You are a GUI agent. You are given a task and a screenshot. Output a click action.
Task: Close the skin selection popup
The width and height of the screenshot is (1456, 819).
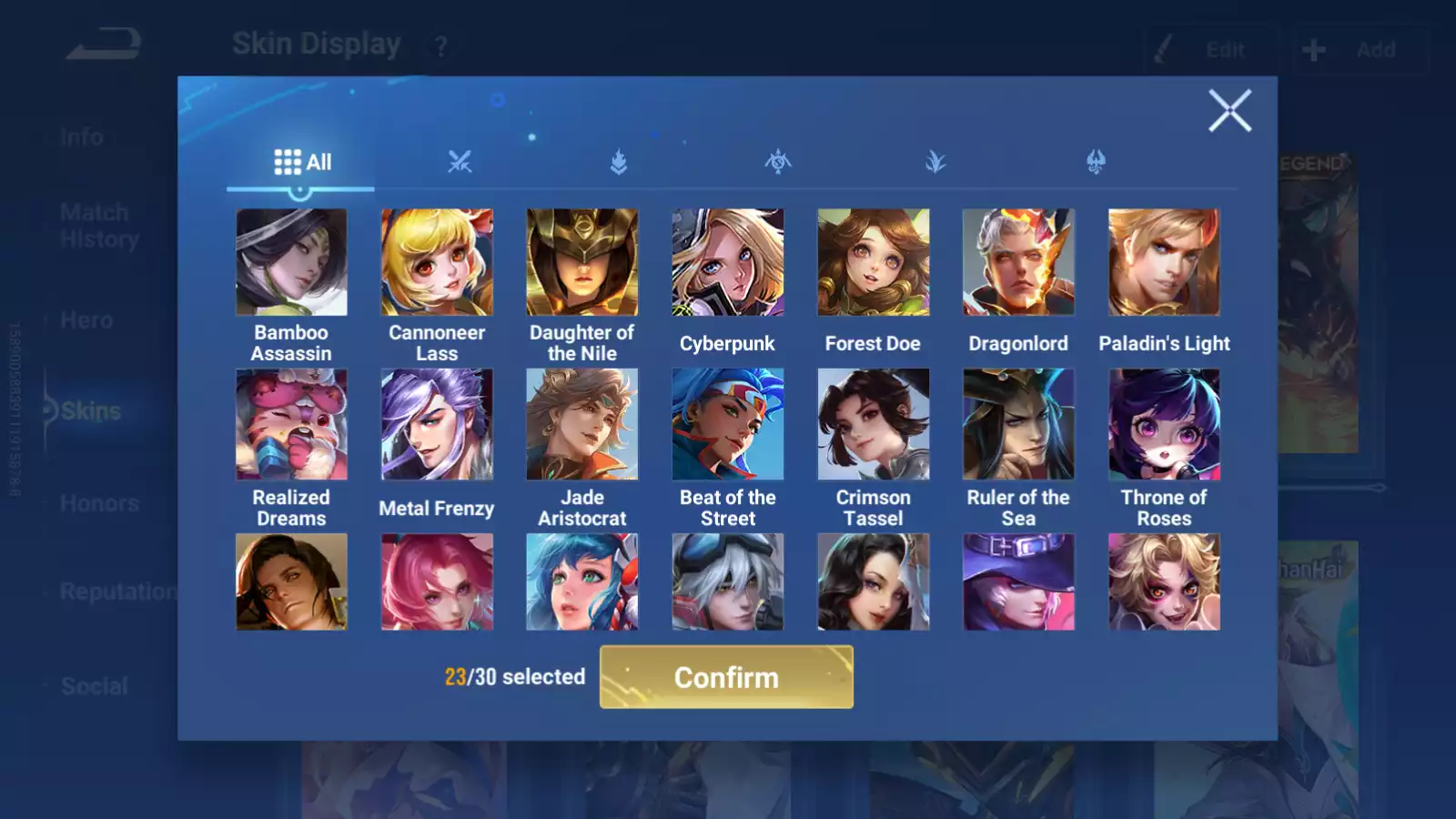(x=1229, y=111)
